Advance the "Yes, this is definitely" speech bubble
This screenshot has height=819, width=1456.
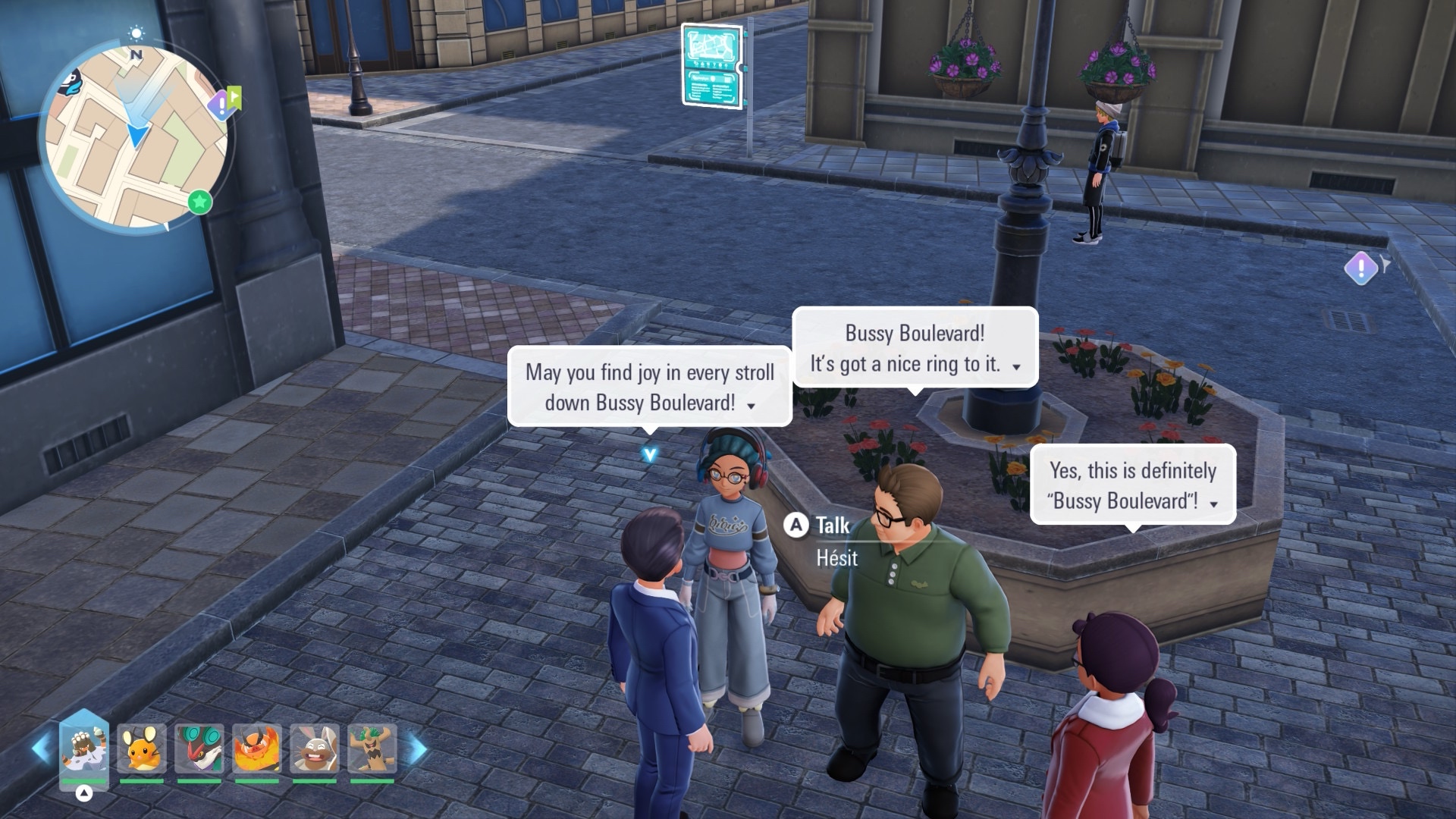(1213, 504)
